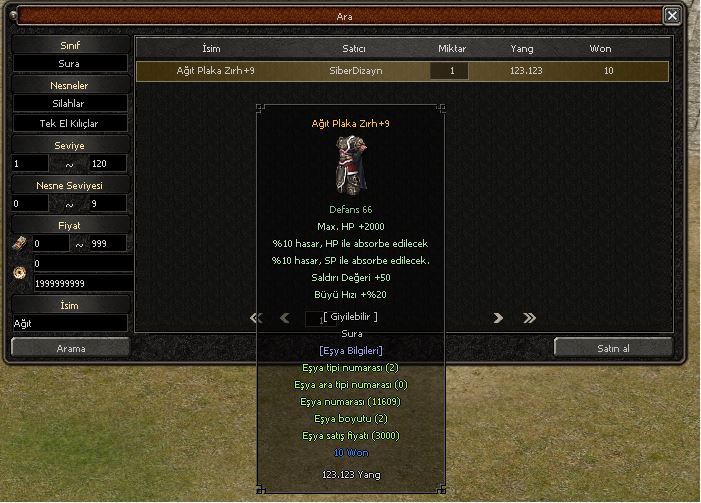
Task: Focus the maximum level field showing 120
Action: pos(107,163)
